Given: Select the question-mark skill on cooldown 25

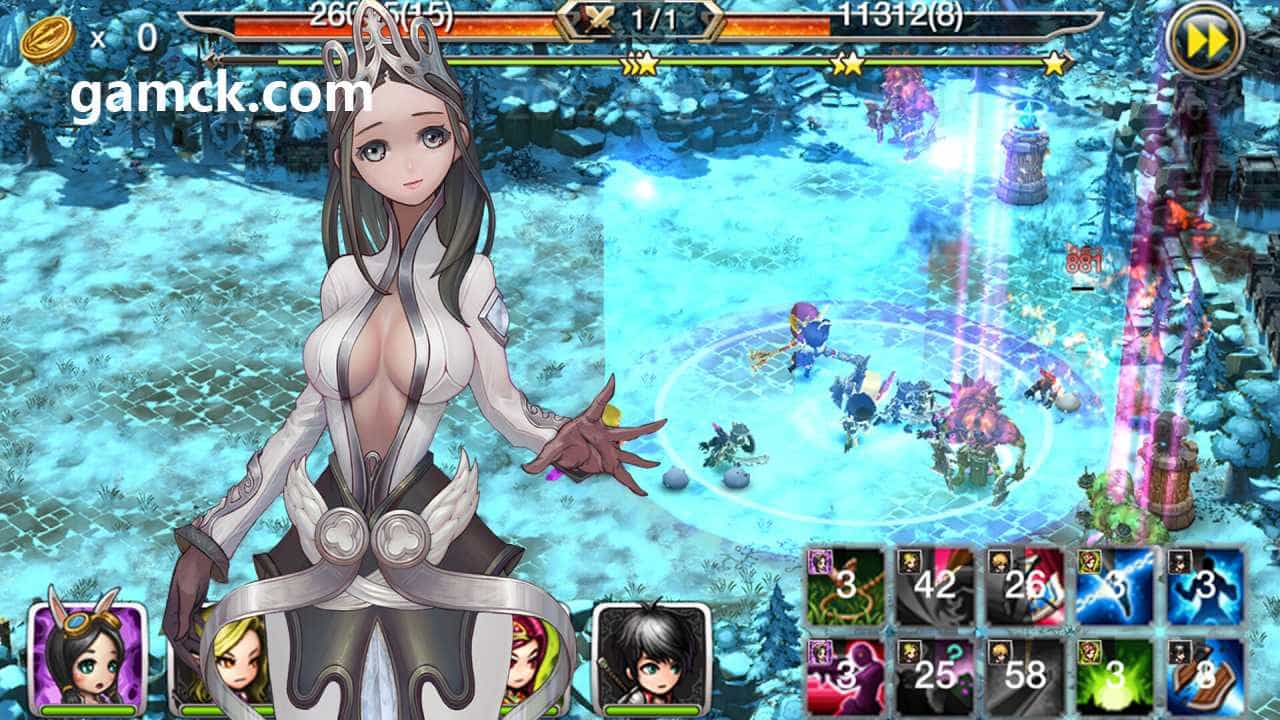Looking at the screenshot, I should (x=935, y=676).
